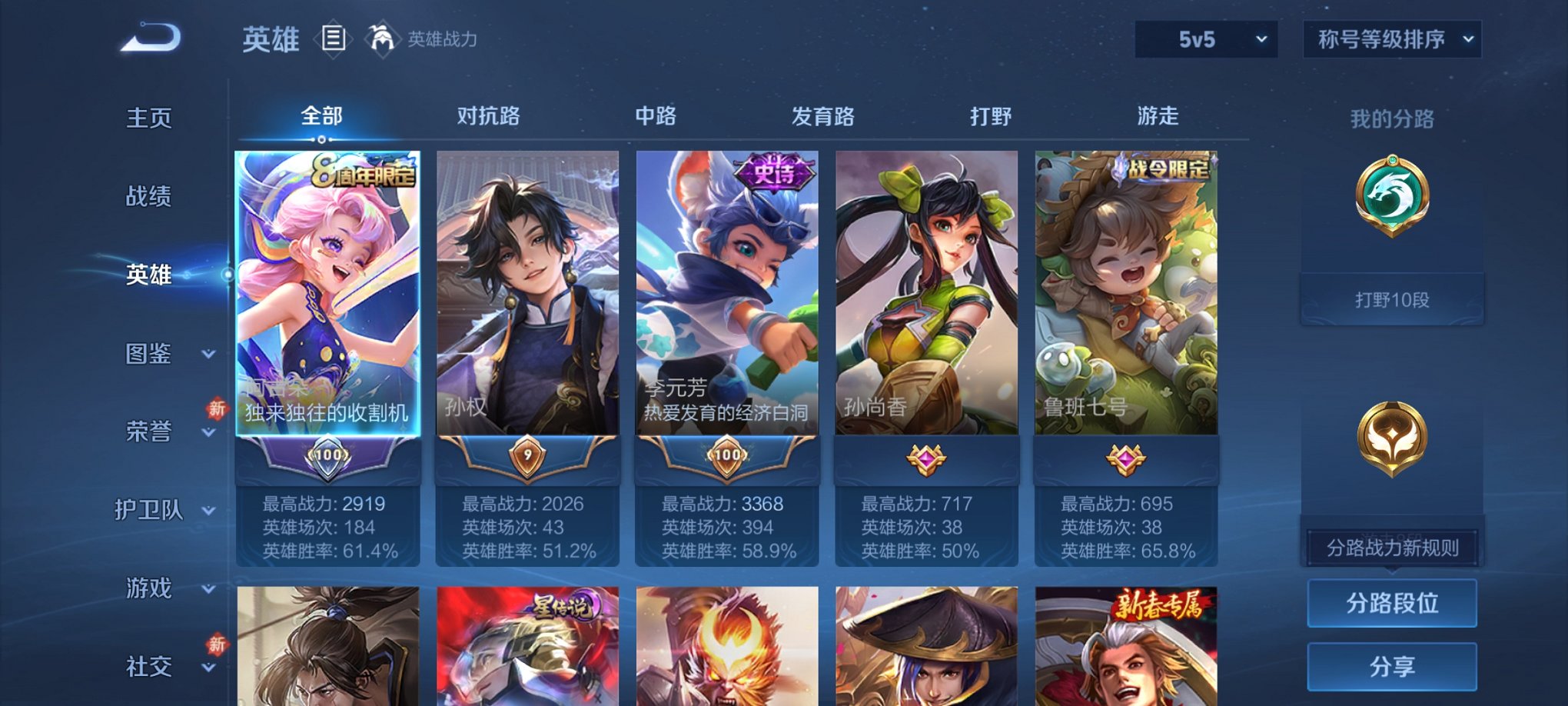The width and height of the screenshot is (1568, 706).
Task: Click 李元芳's level 100 mastery badge
Action: (726, 455)
